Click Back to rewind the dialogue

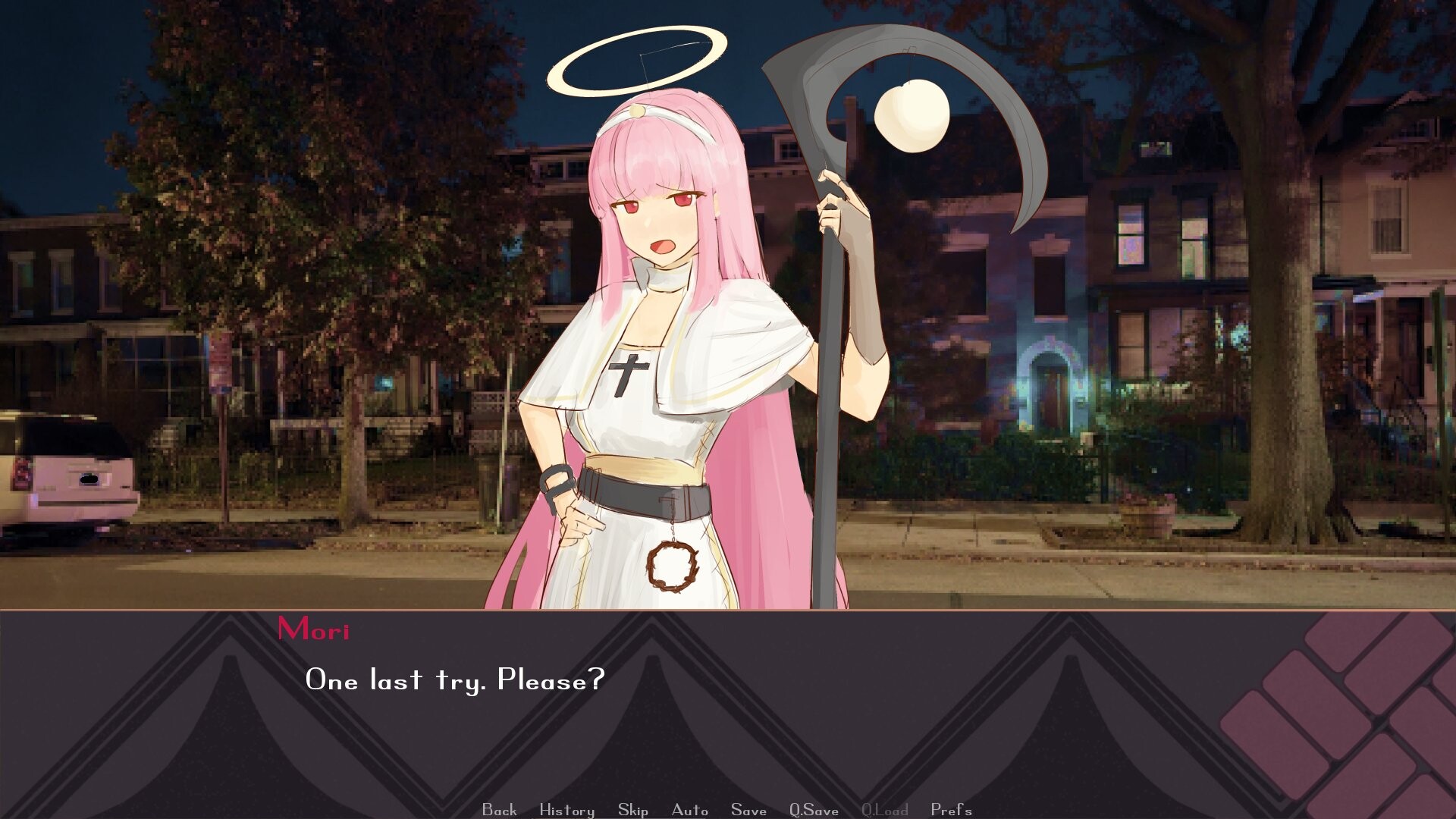[497, 809]
